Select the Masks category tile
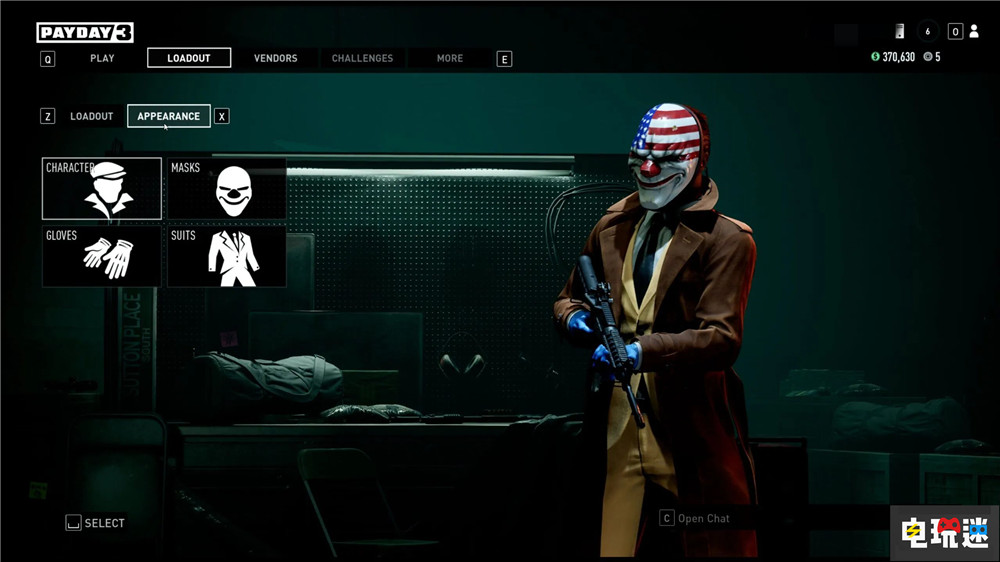The width and height of the screenshot is (1000, 562). click(227, 188)
